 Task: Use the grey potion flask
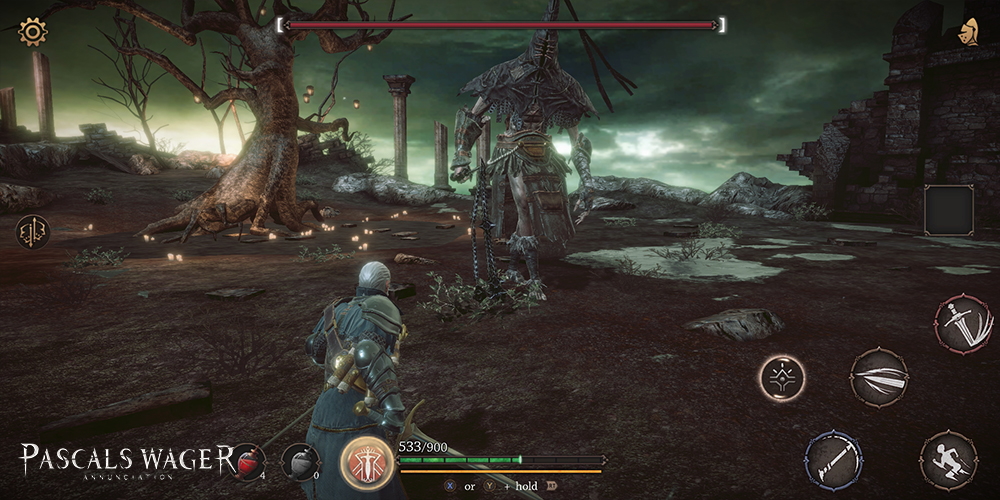tap(299, 461)
